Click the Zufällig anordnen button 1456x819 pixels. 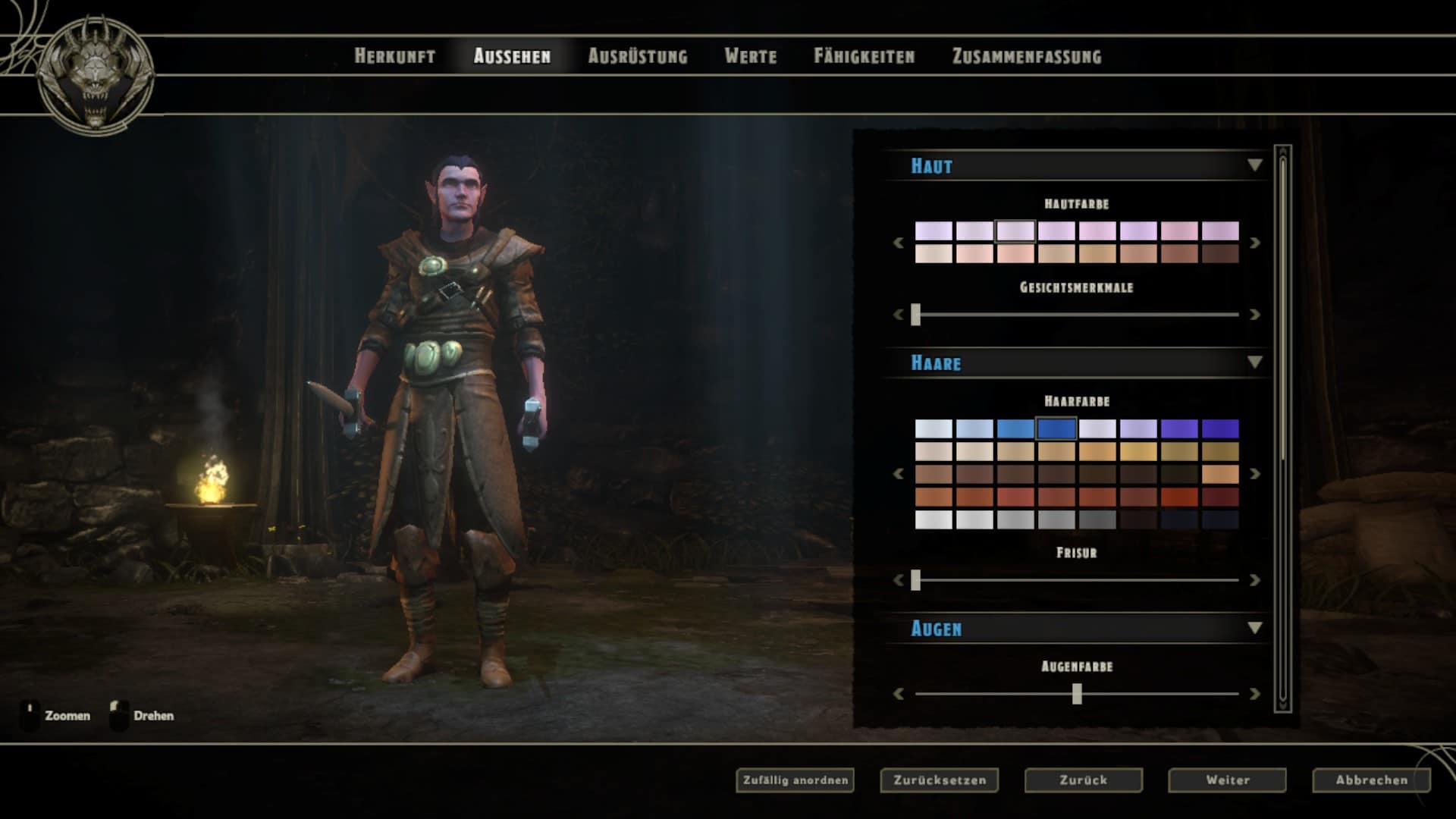795,780
